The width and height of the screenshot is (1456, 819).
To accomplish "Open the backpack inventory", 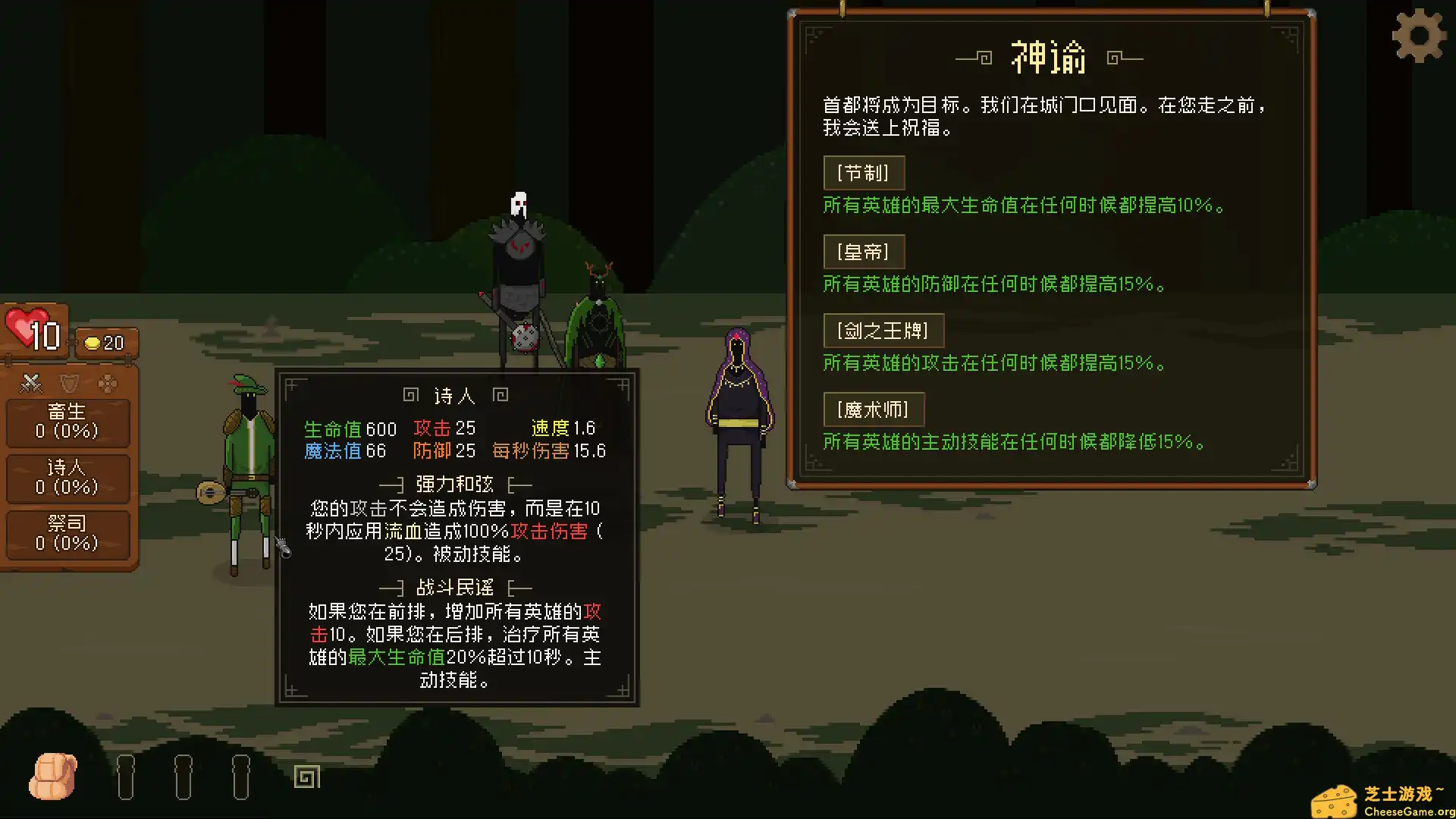I will (x=53, y=777).
